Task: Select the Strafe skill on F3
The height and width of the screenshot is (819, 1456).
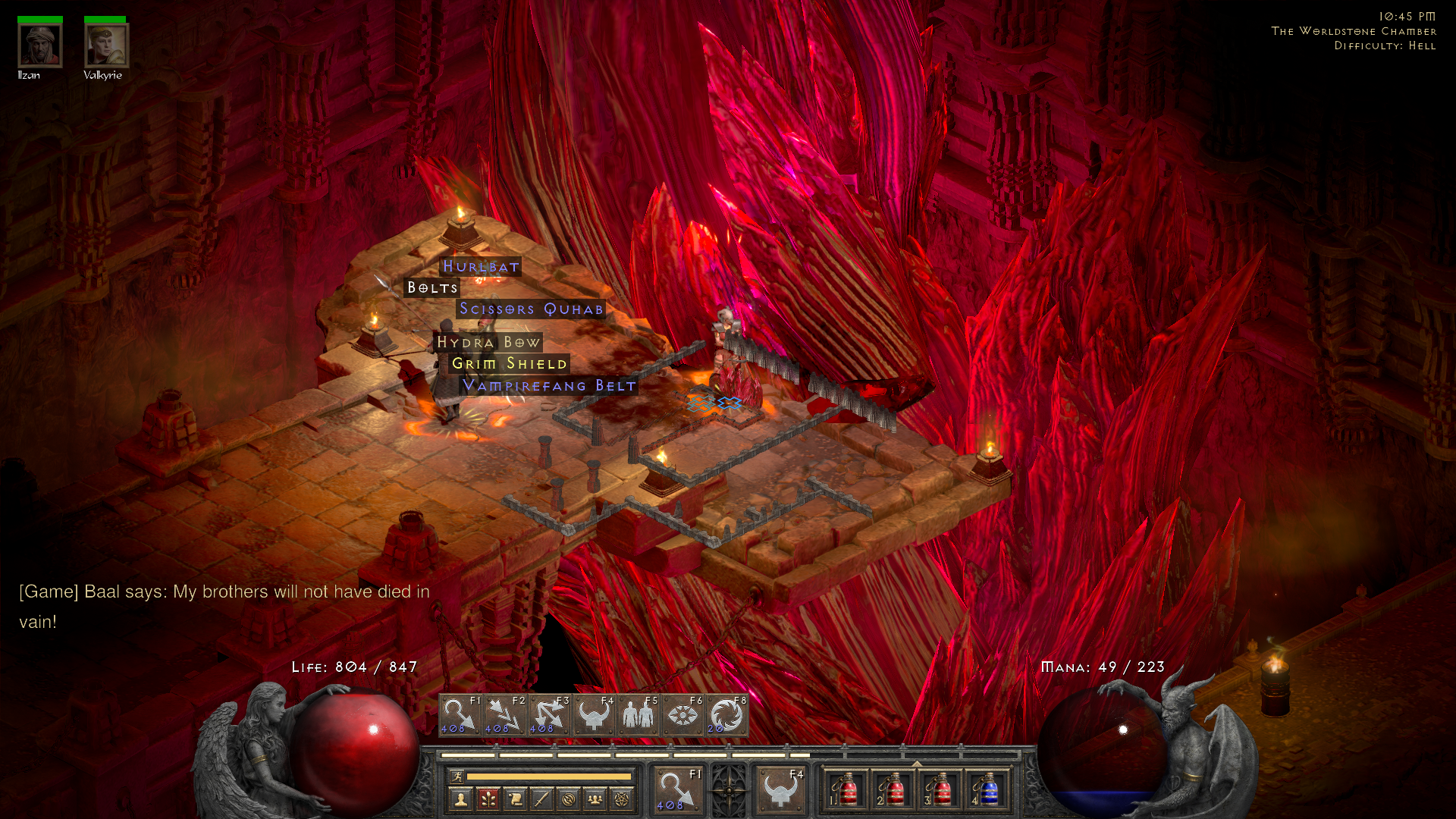Action: [x=549, y=714]
